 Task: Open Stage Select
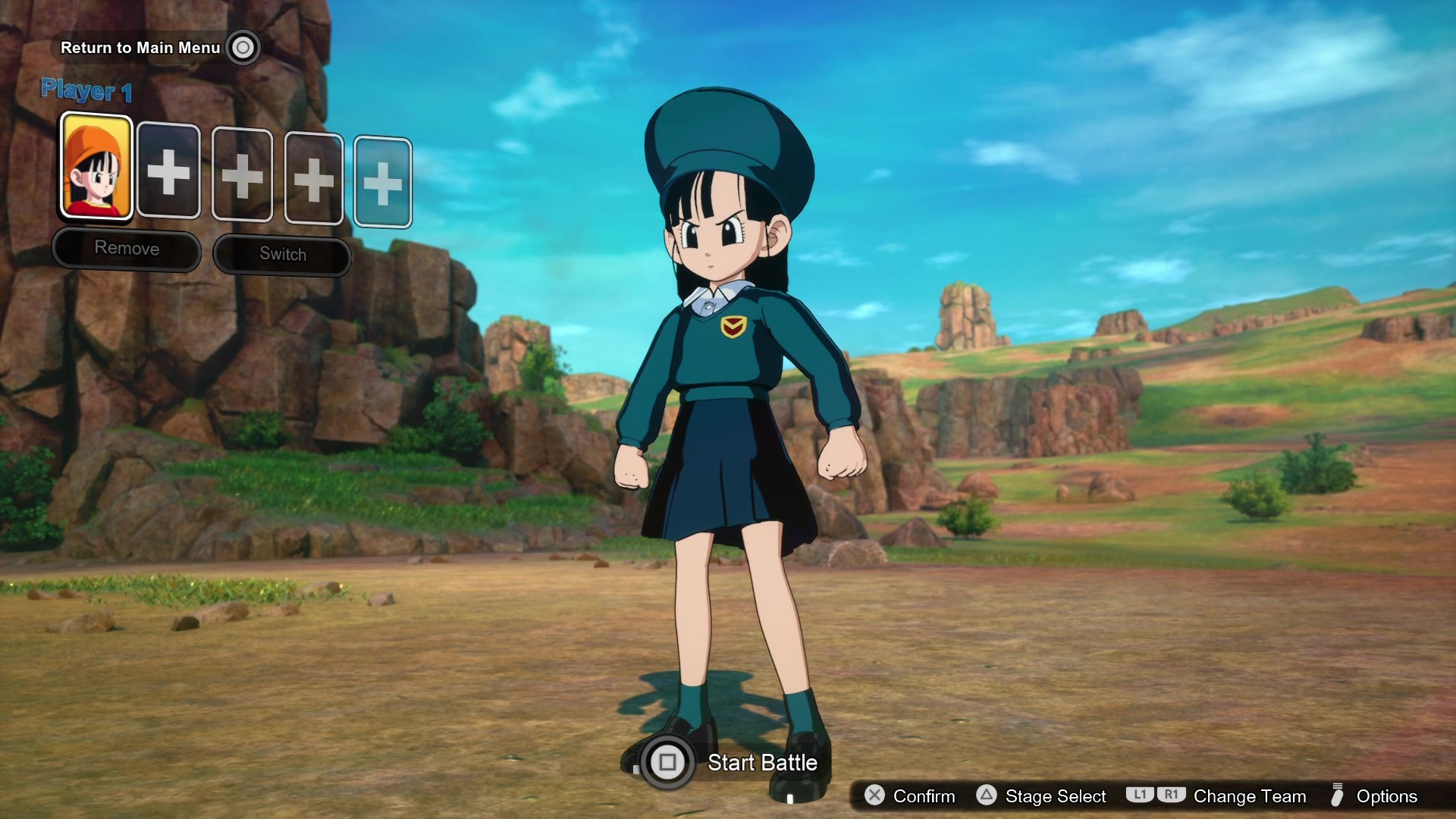[1056, 796]
